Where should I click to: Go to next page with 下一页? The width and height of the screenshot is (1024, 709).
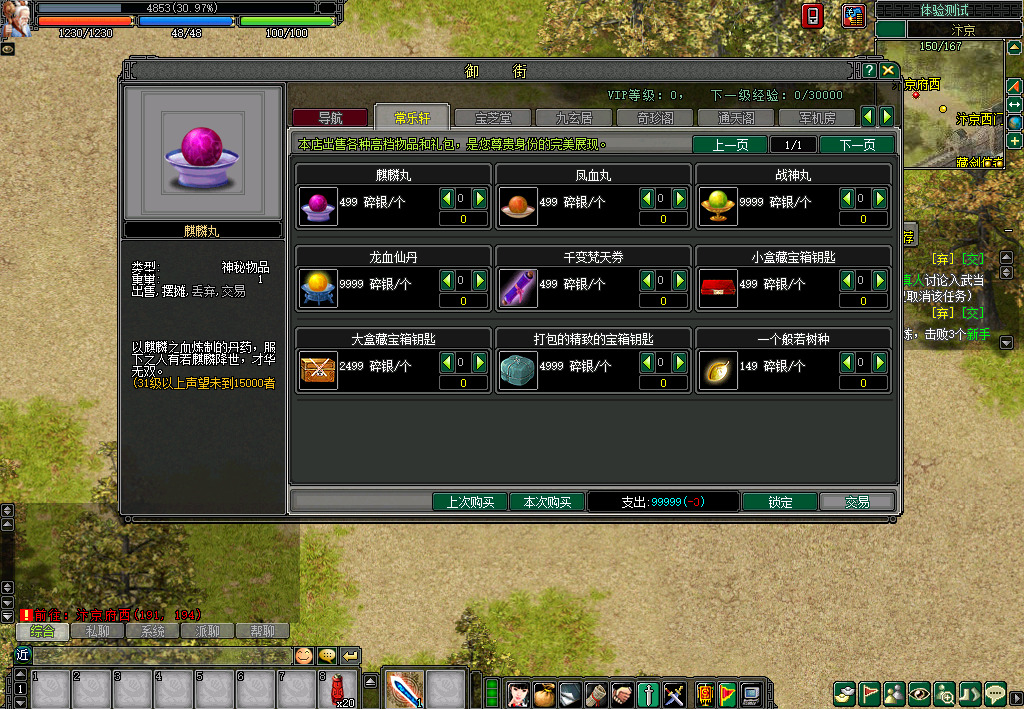click(x=857, y=145)
